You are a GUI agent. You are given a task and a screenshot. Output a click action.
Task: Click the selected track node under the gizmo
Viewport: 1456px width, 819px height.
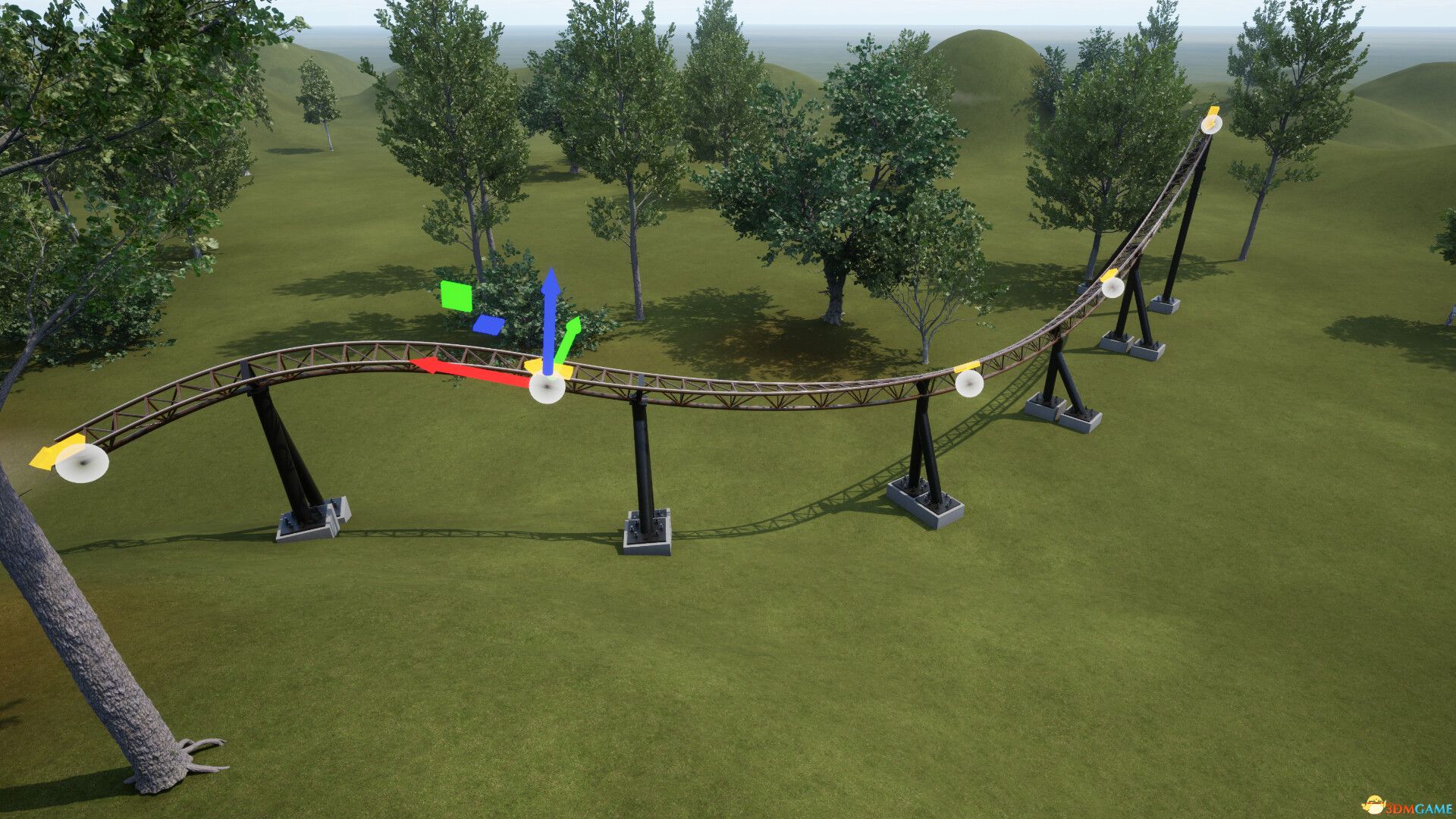point(547,388)
